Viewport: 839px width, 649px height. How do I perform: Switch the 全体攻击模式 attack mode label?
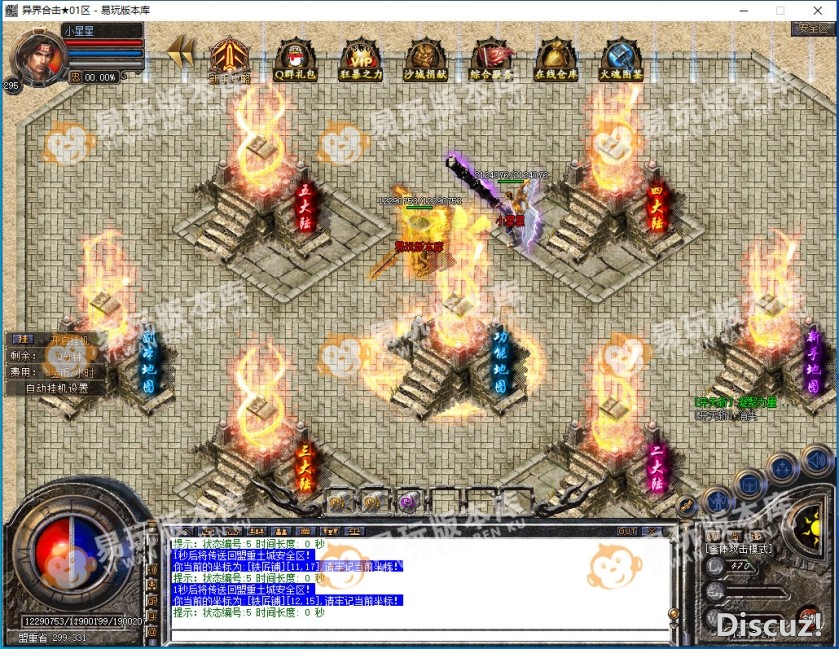point(737,549)
